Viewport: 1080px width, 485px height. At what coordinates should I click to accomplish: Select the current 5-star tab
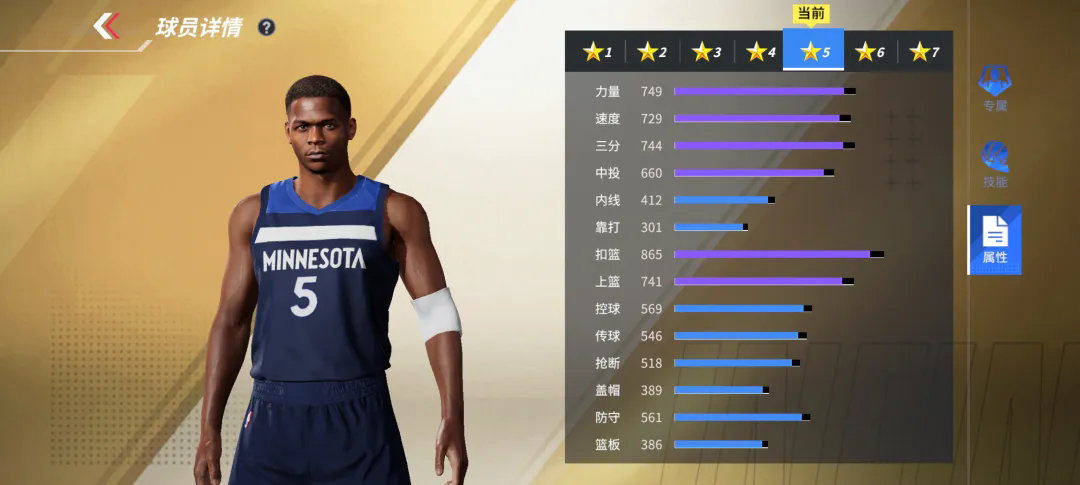click(x=814, y=51)
